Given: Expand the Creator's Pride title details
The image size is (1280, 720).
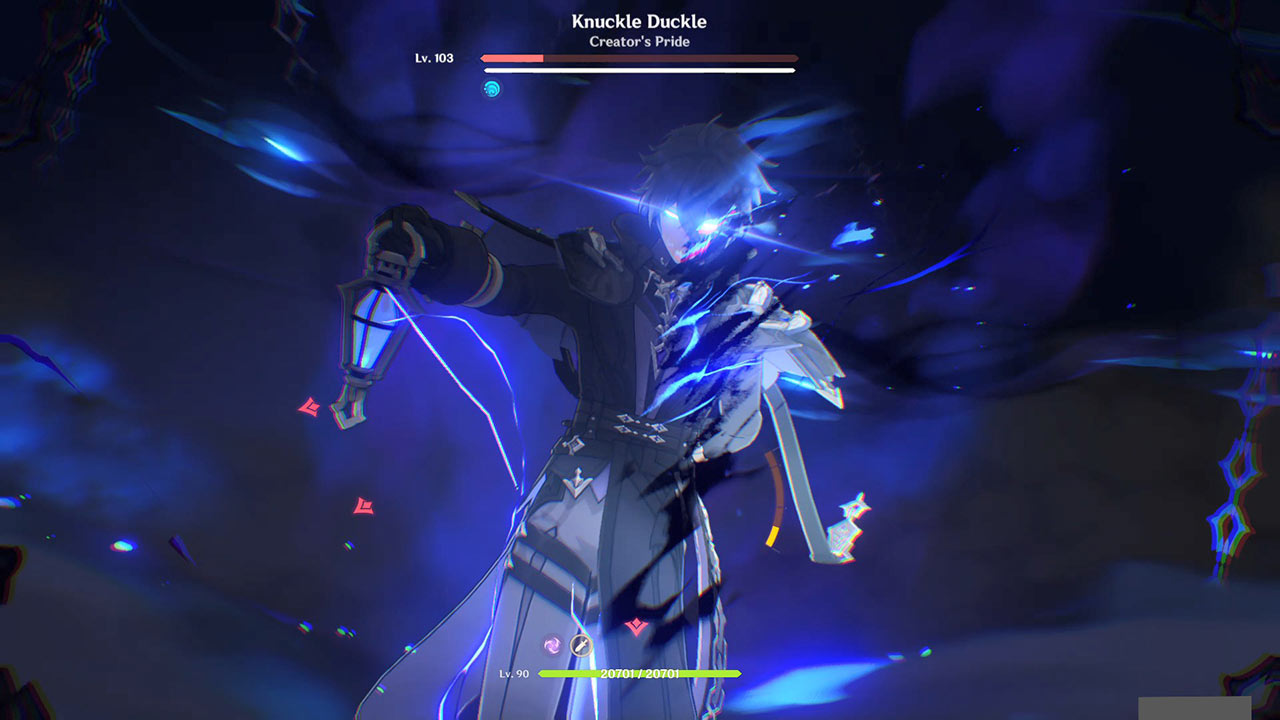Looking at the screenshot, I should (638, 42).
